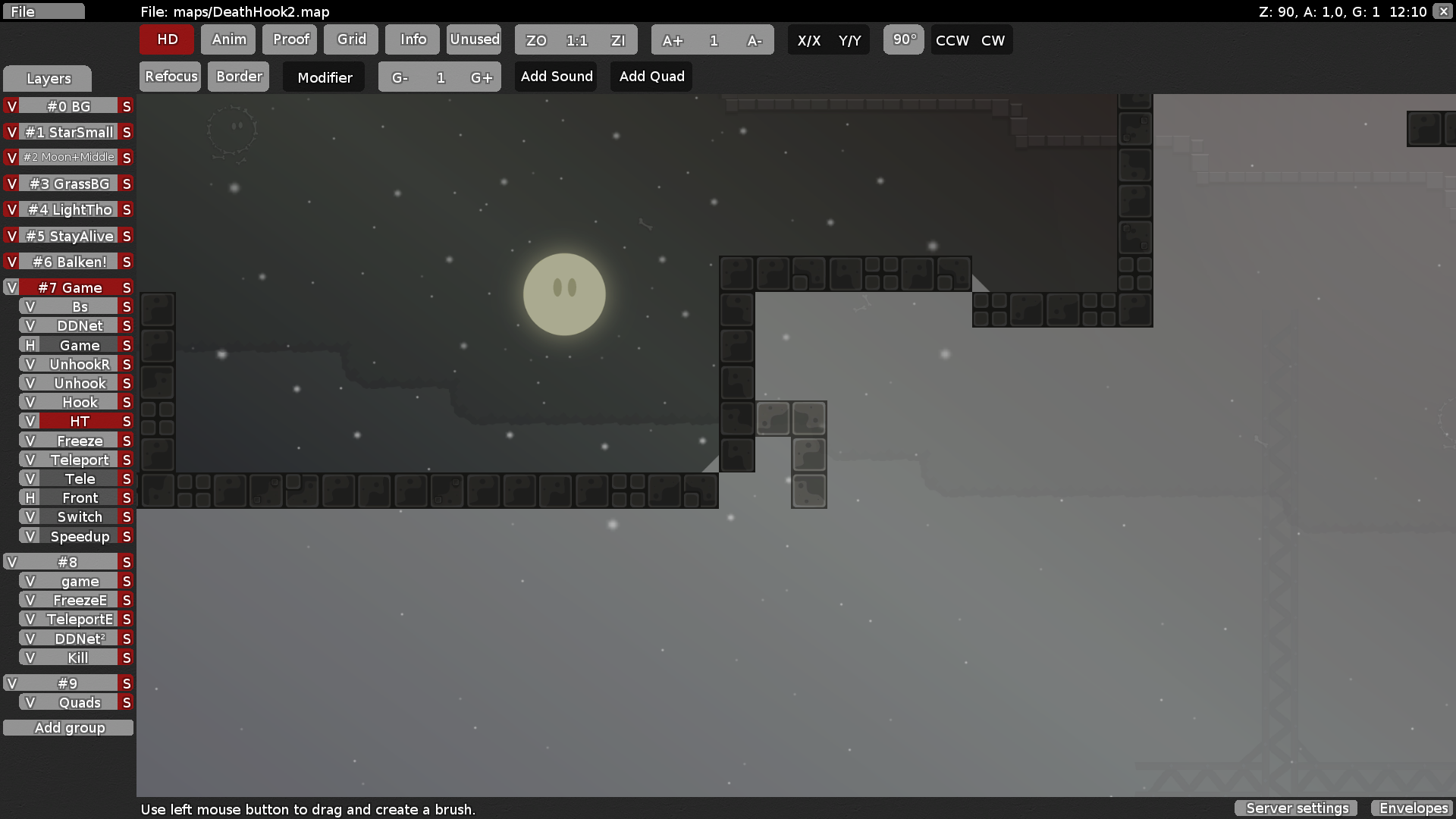1456x819 pixels.
Task: Hide the Quads layer in group #9
Action: 30,702
